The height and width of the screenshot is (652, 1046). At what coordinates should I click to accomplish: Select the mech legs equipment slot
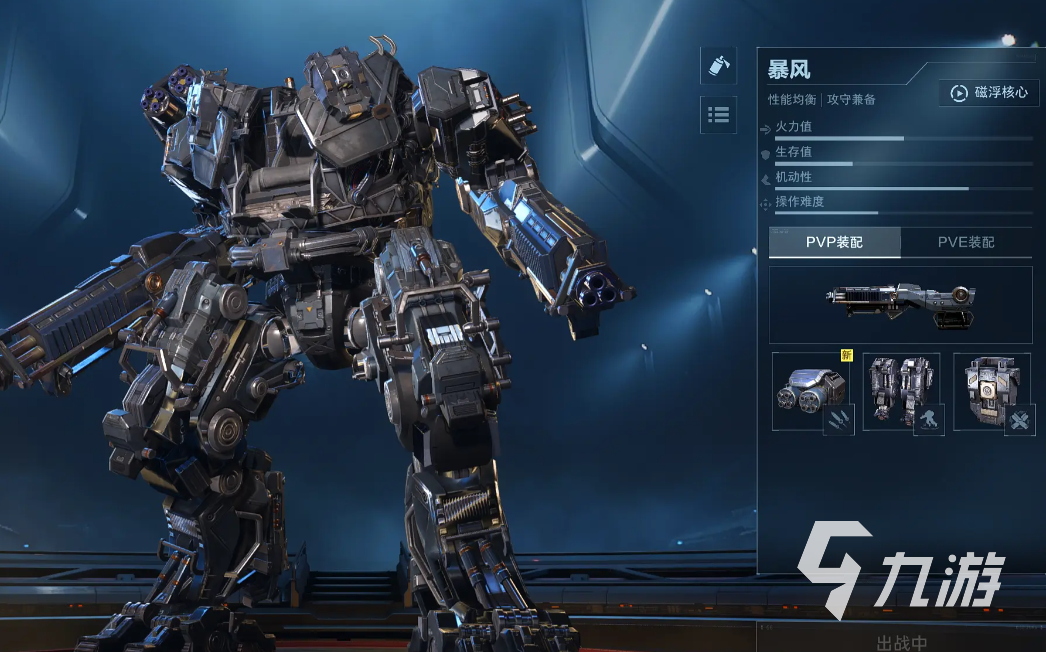tap(901, 391)
